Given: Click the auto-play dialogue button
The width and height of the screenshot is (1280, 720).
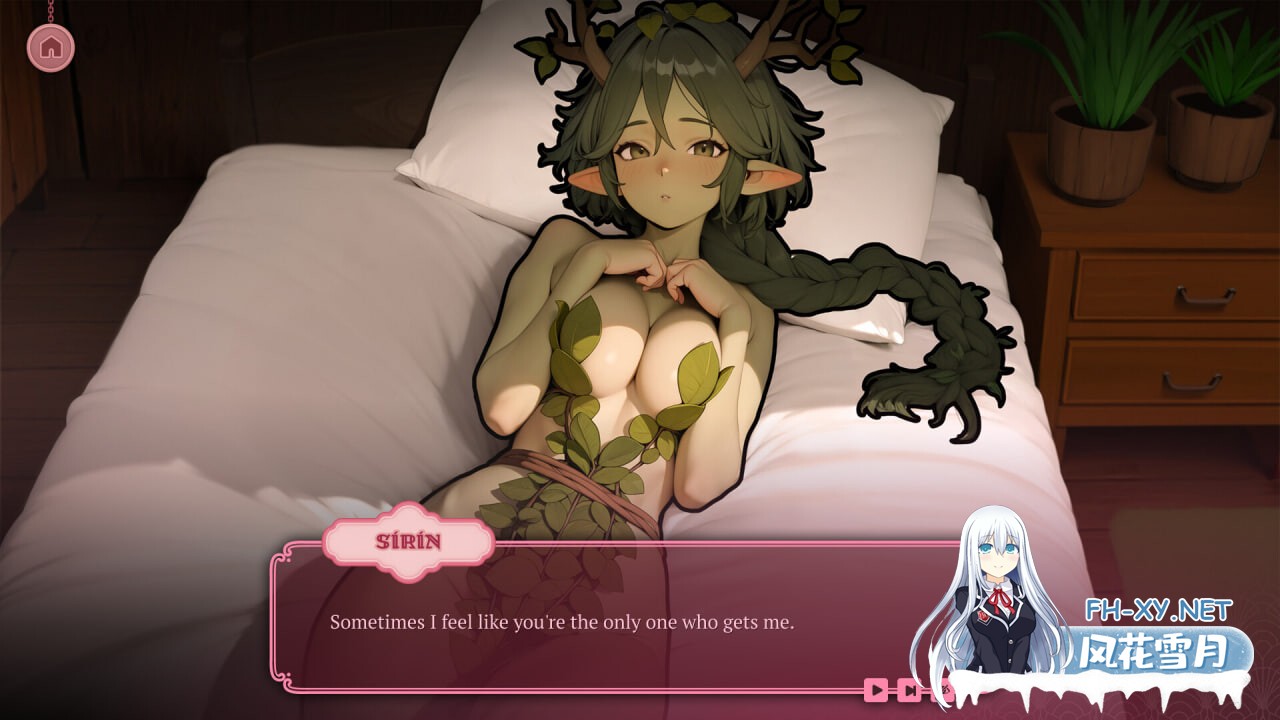Looking at the screenshot, I should click(x=876, y=689).
